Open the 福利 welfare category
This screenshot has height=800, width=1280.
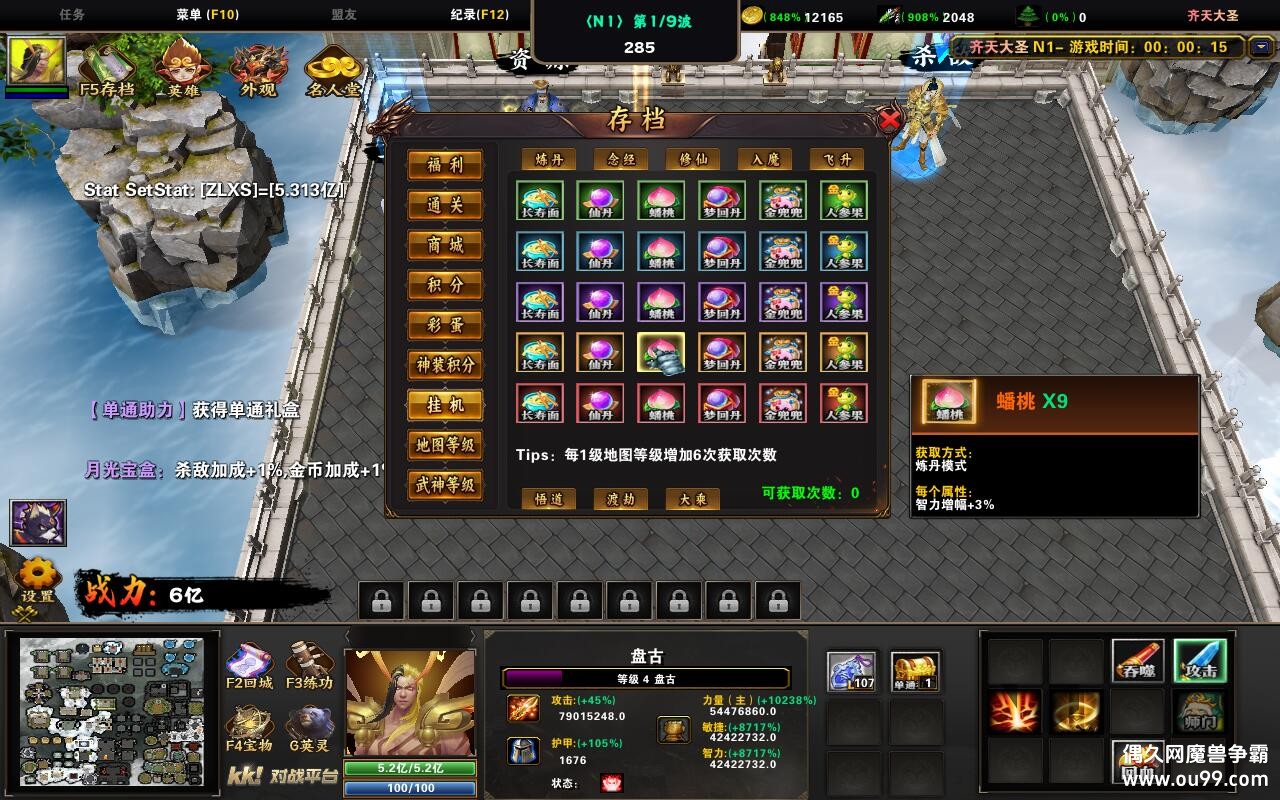coord(445,165)
